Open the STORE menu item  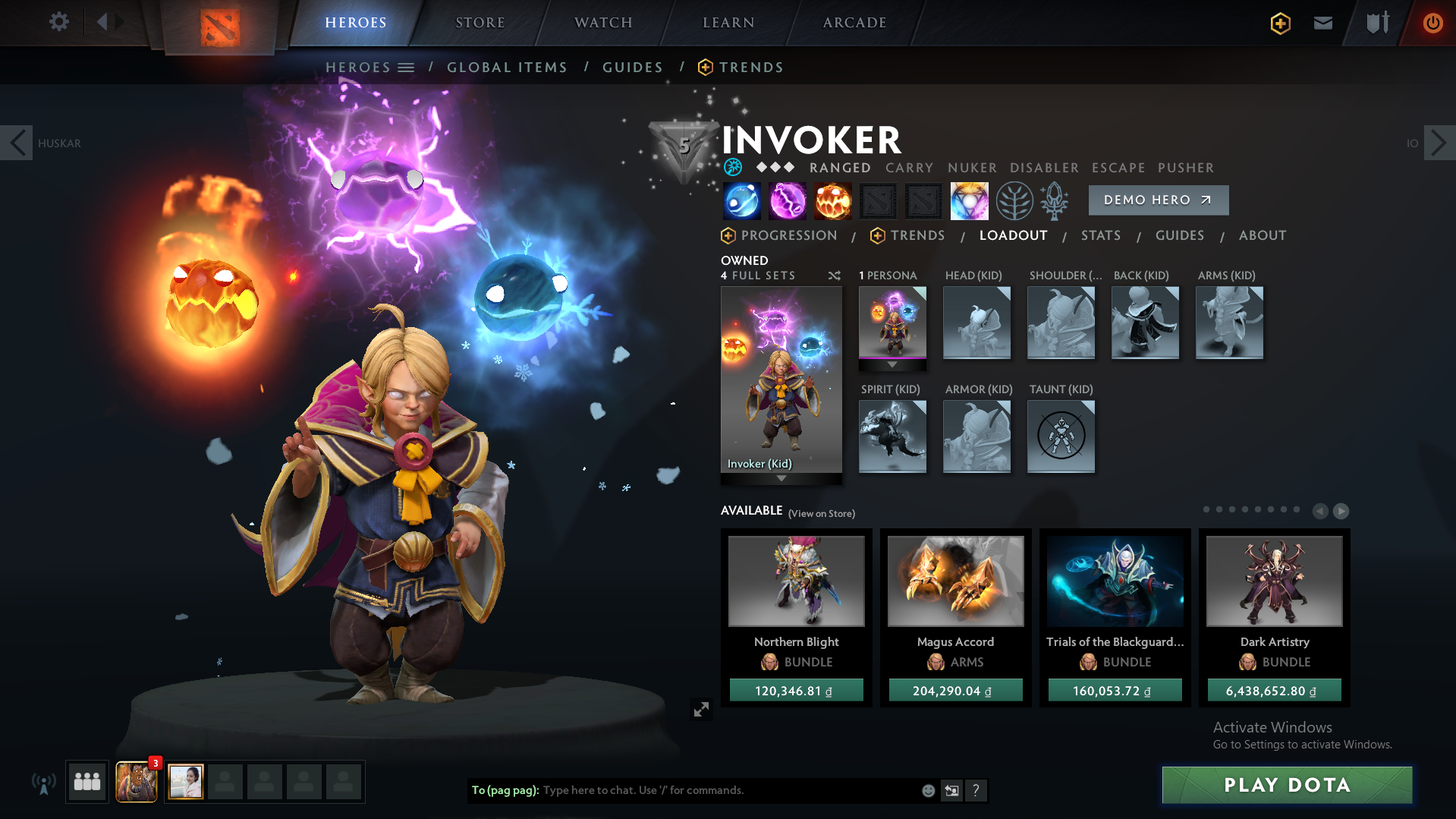click(x=480, y=23)
